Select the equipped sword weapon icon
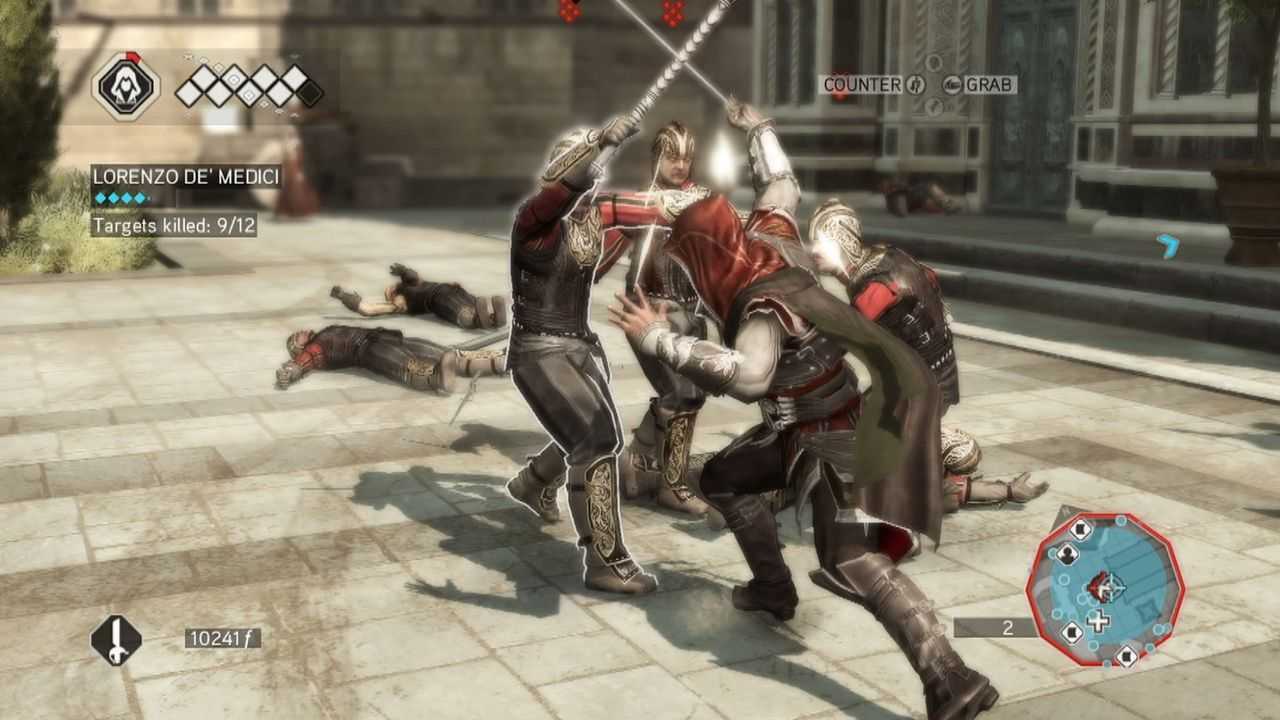Screen dimensions: 1280x720 (116, 640)
